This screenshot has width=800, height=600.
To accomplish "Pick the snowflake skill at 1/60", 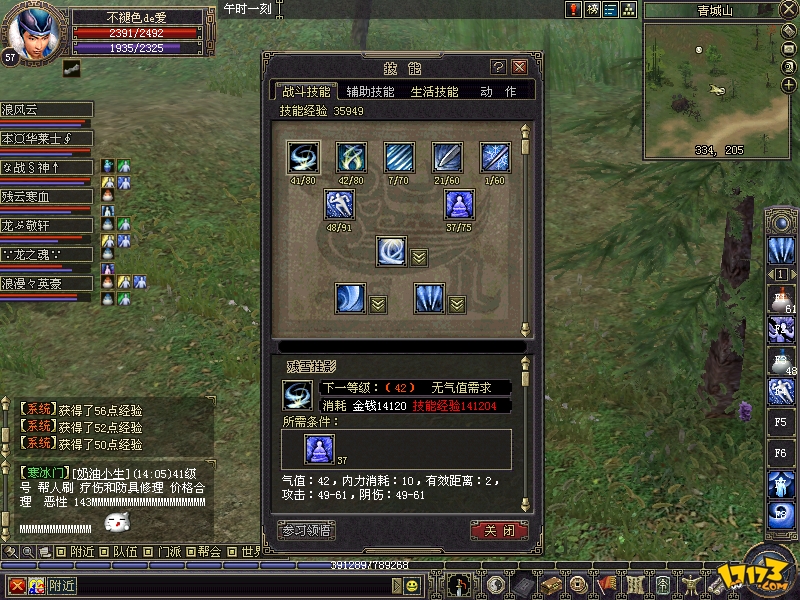I will click(495, 157).
